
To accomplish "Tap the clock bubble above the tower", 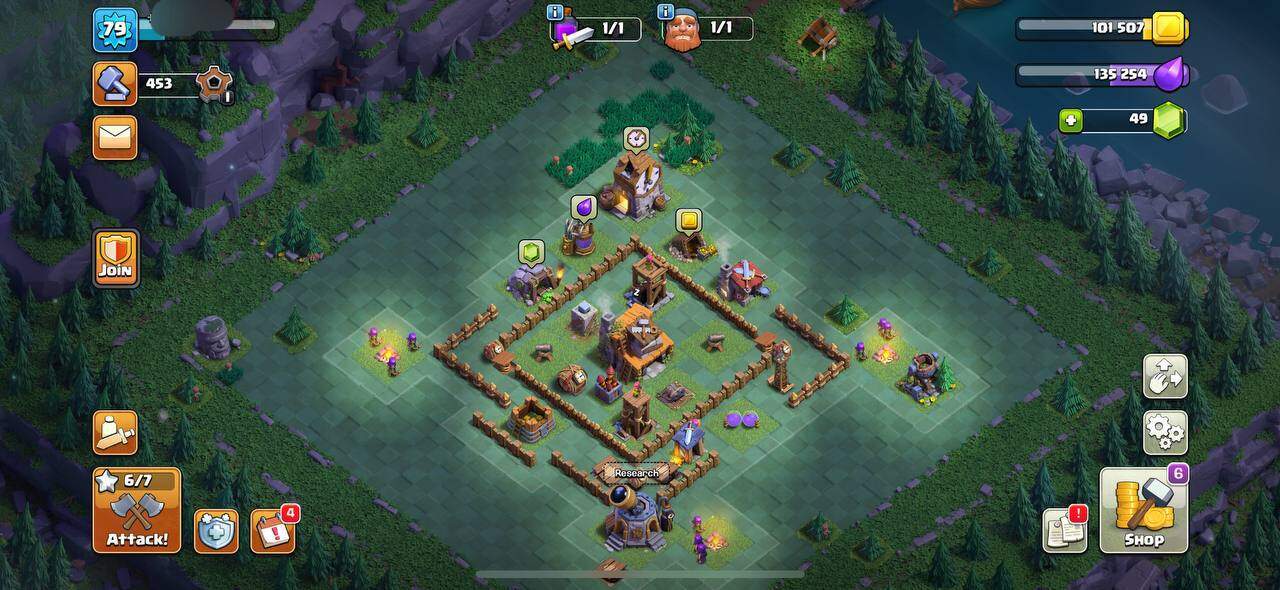I will tap(635, 137).
